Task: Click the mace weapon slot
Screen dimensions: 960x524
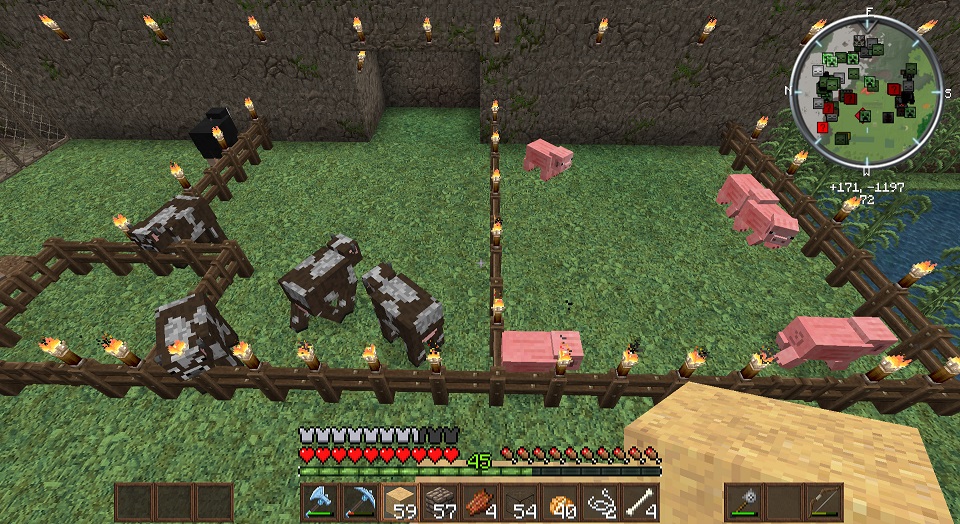Action: 745,502
